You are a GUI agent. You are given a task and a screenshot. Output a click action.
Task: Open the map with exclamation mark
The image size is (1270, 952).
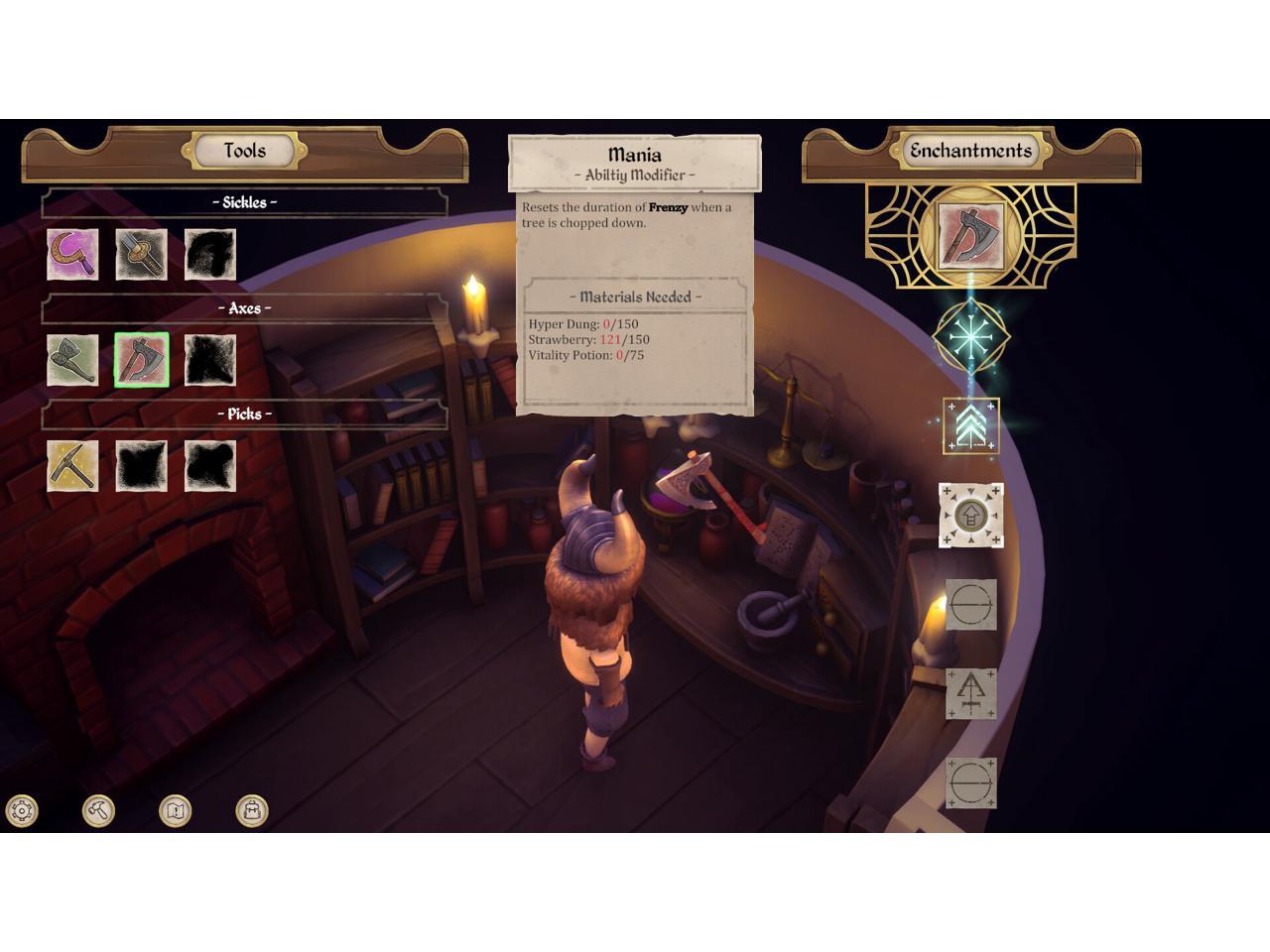click(176, 810)
